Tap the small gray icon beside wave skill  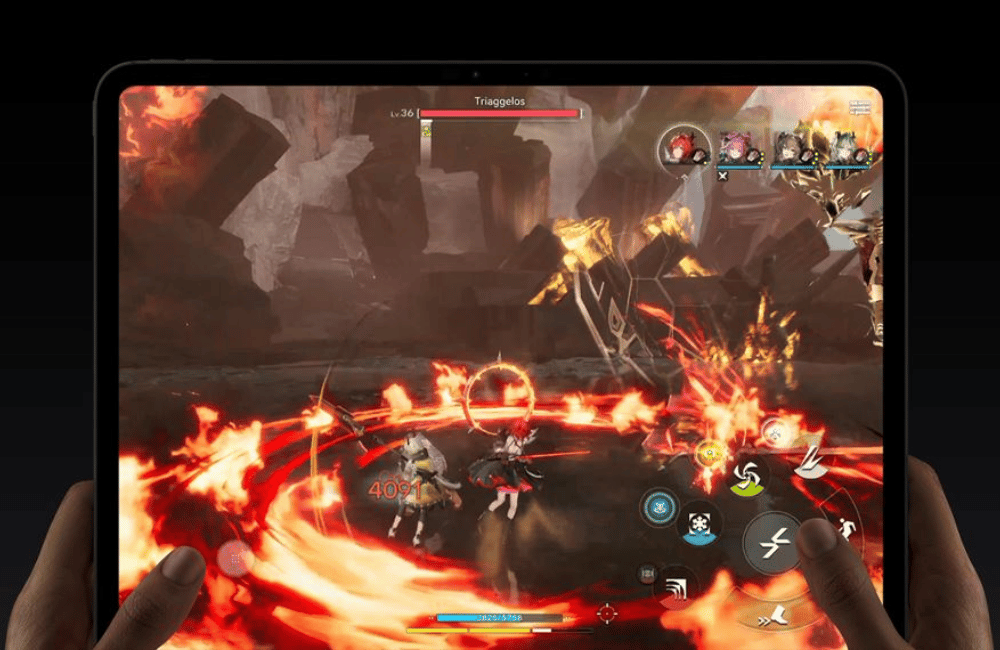tap(646, 574)
